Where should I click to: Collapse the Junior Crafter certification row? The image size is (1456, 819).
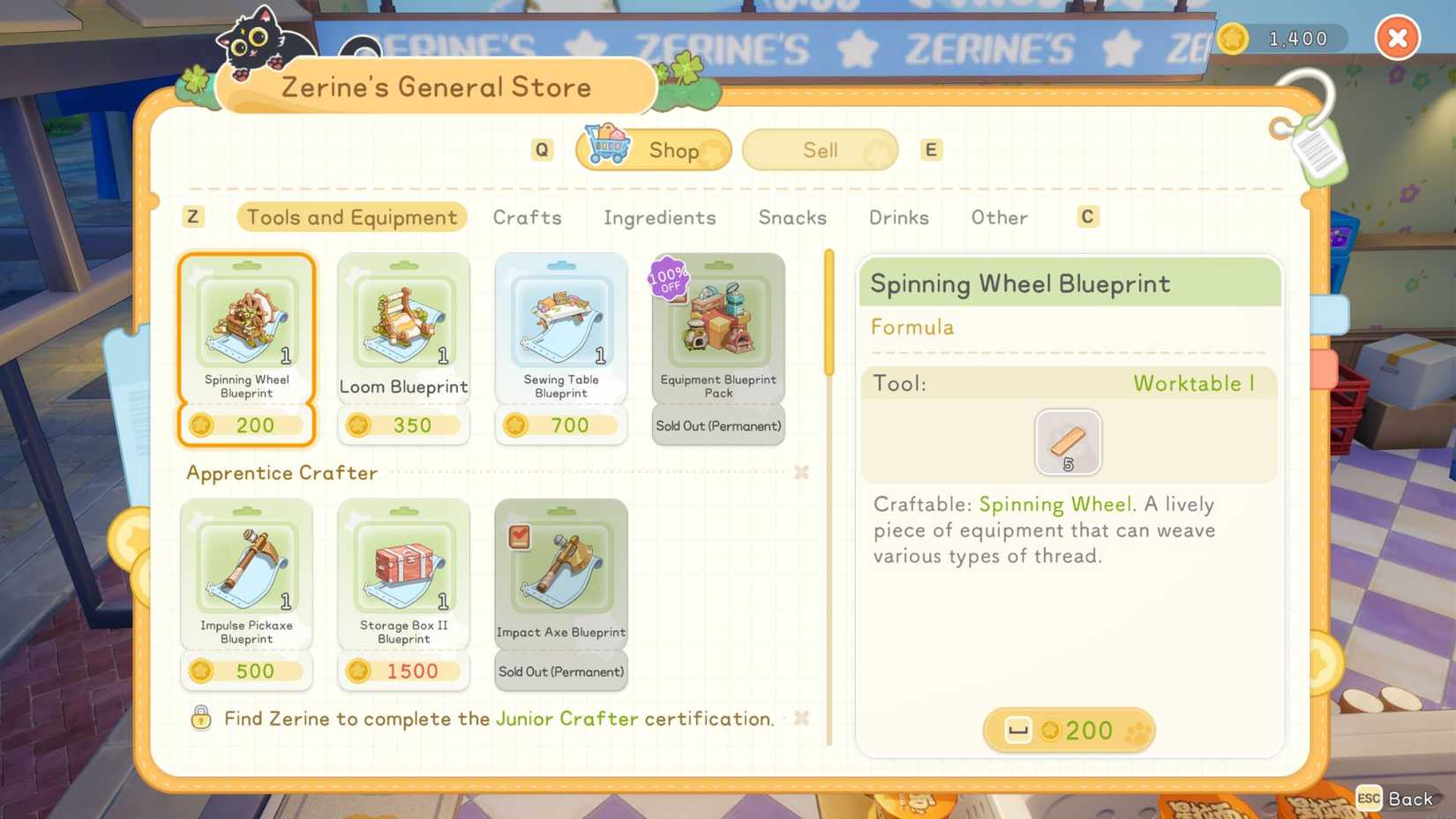click(801, 718)
